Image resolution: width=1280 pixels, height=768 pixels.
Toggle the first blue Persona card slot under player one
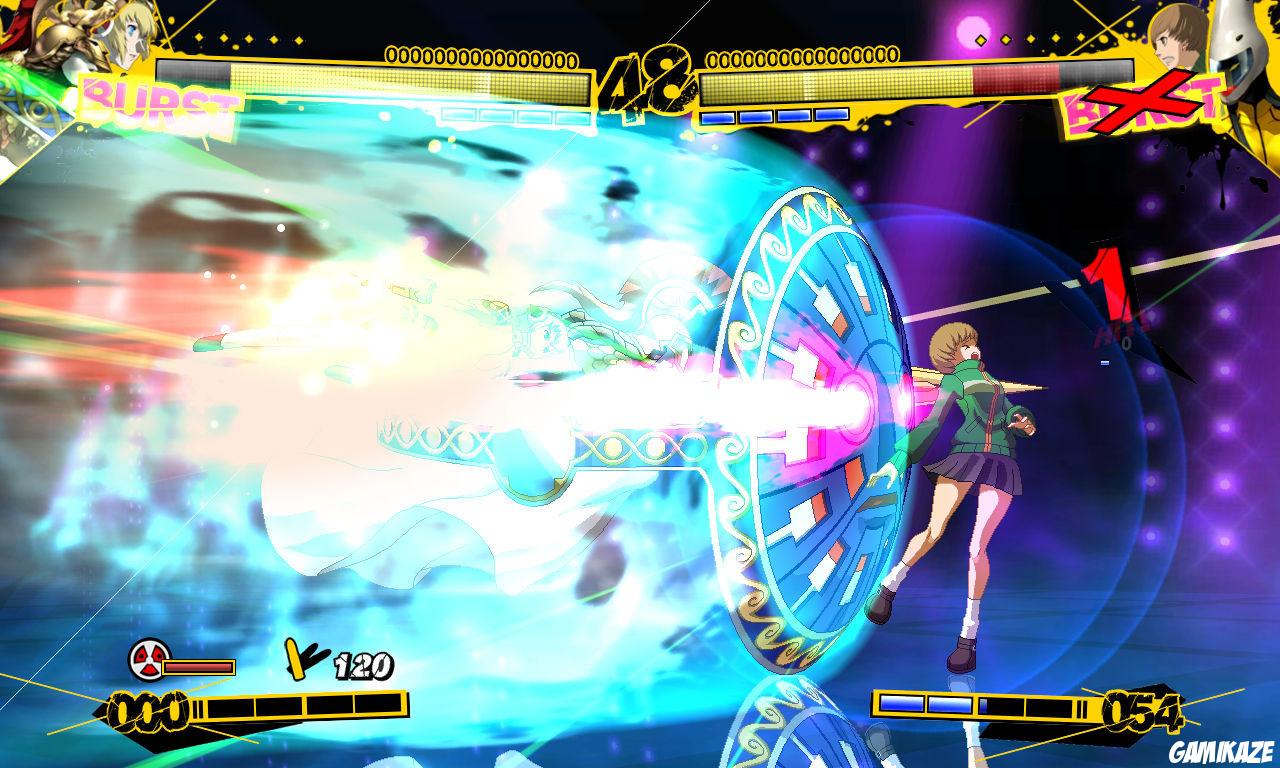click(460, 115)
